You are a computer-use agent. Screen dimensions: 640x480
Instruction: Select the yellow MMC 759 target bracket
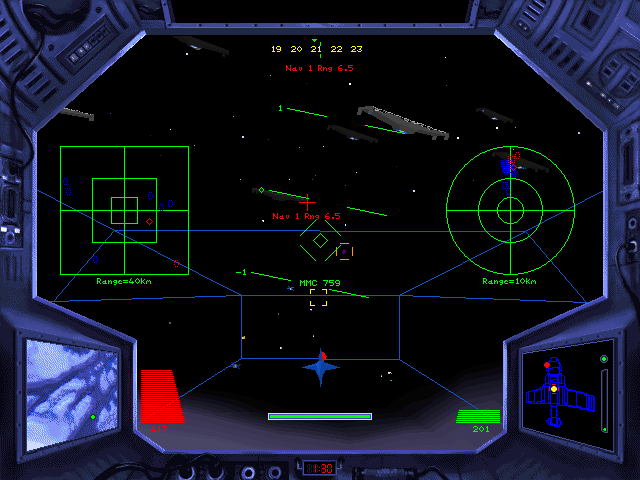(x=318, y=296)
